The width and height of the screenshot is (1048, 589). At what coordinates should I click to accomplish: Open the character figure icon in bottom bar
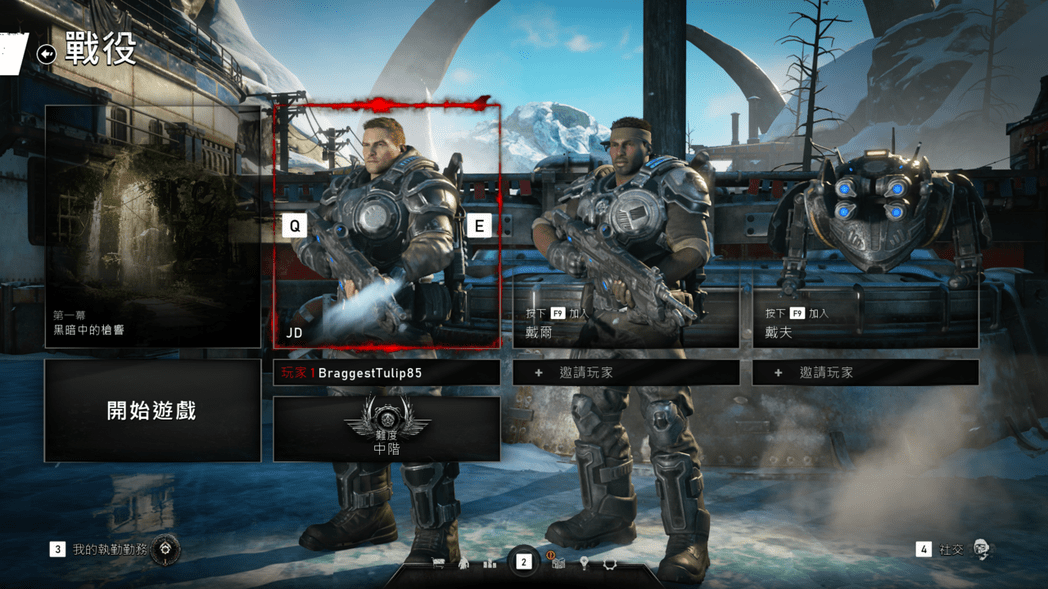click(x=464, y=564)
